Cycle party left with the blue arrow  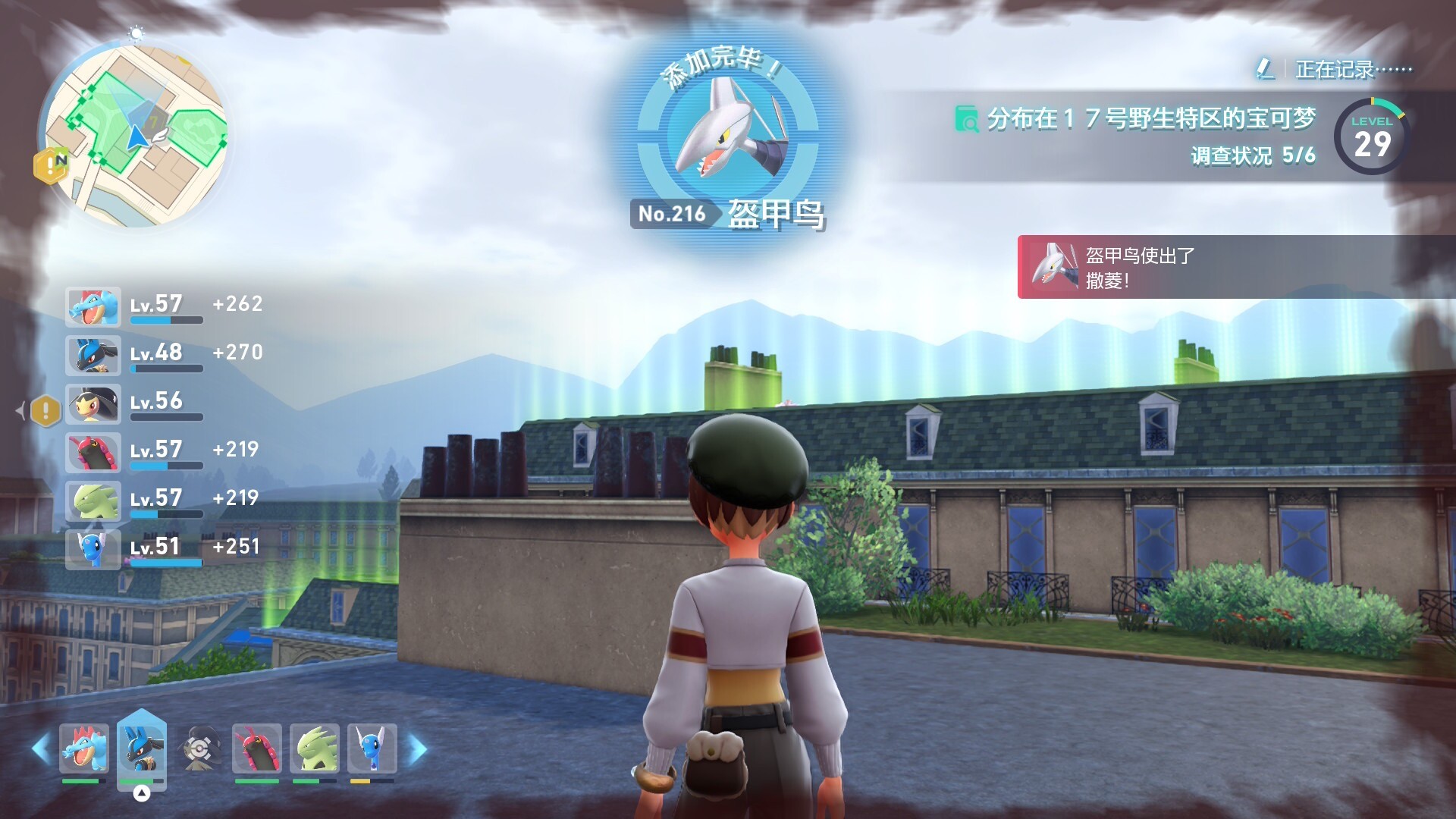coord(41,749)
